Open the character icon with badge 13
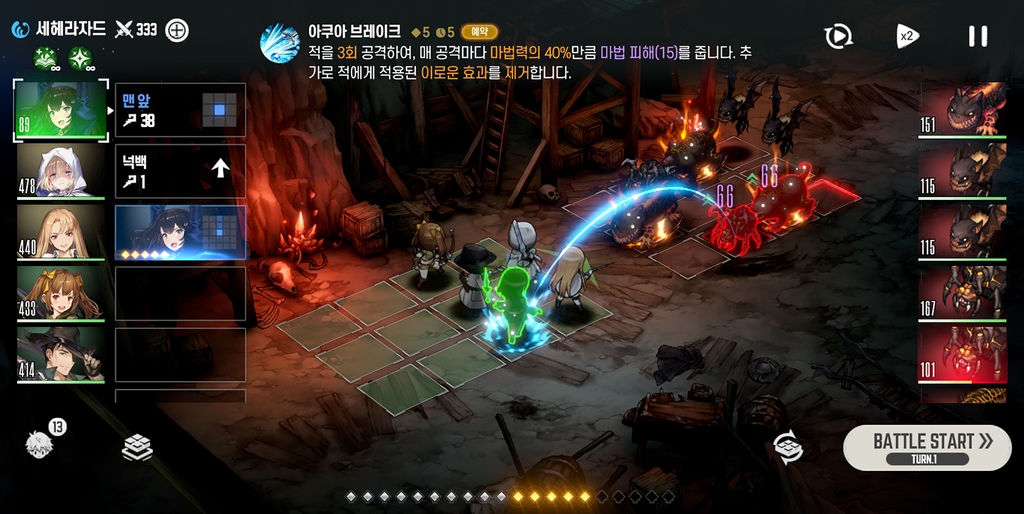 (41, 445)
